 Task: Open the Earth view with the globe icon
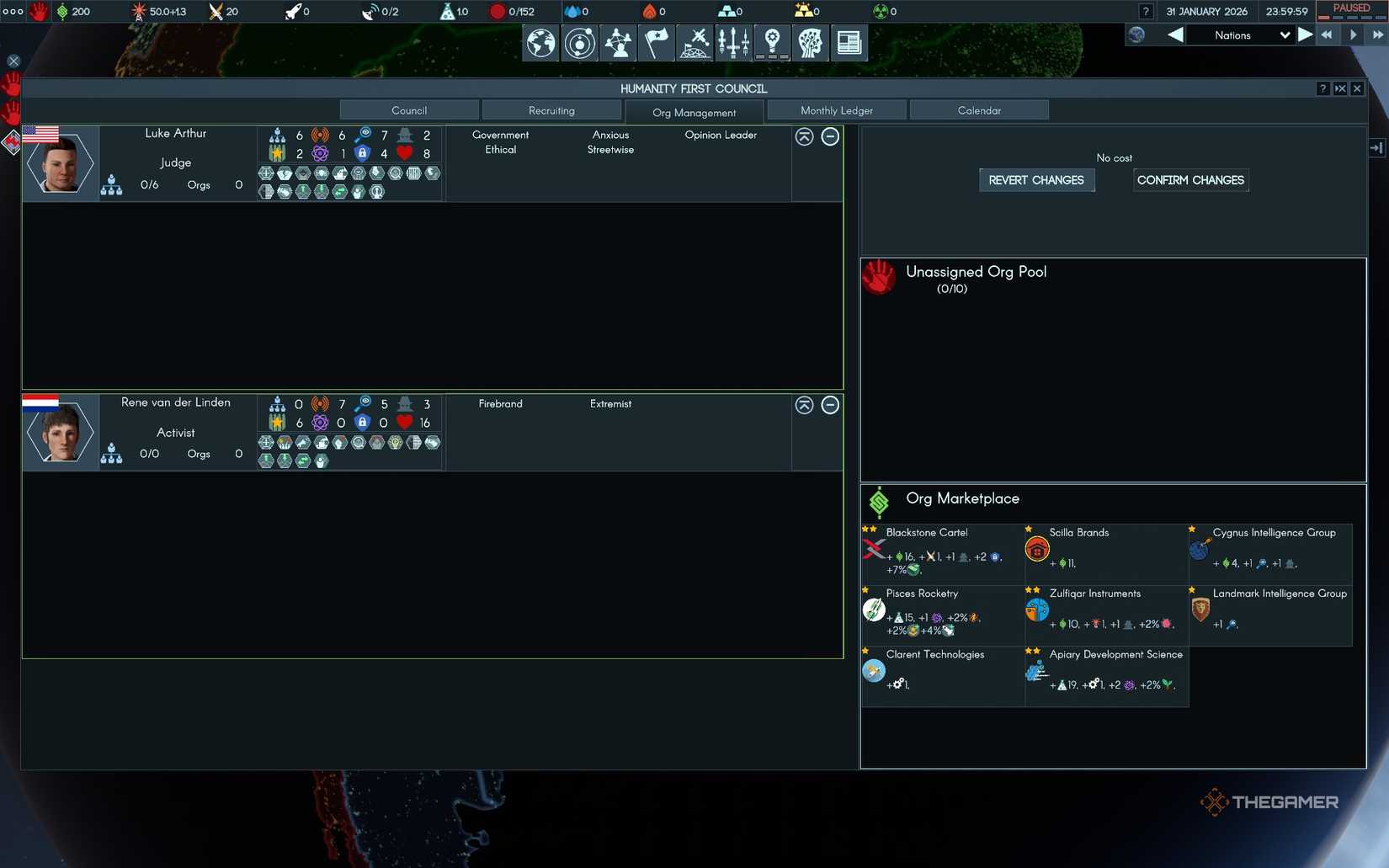540,43
